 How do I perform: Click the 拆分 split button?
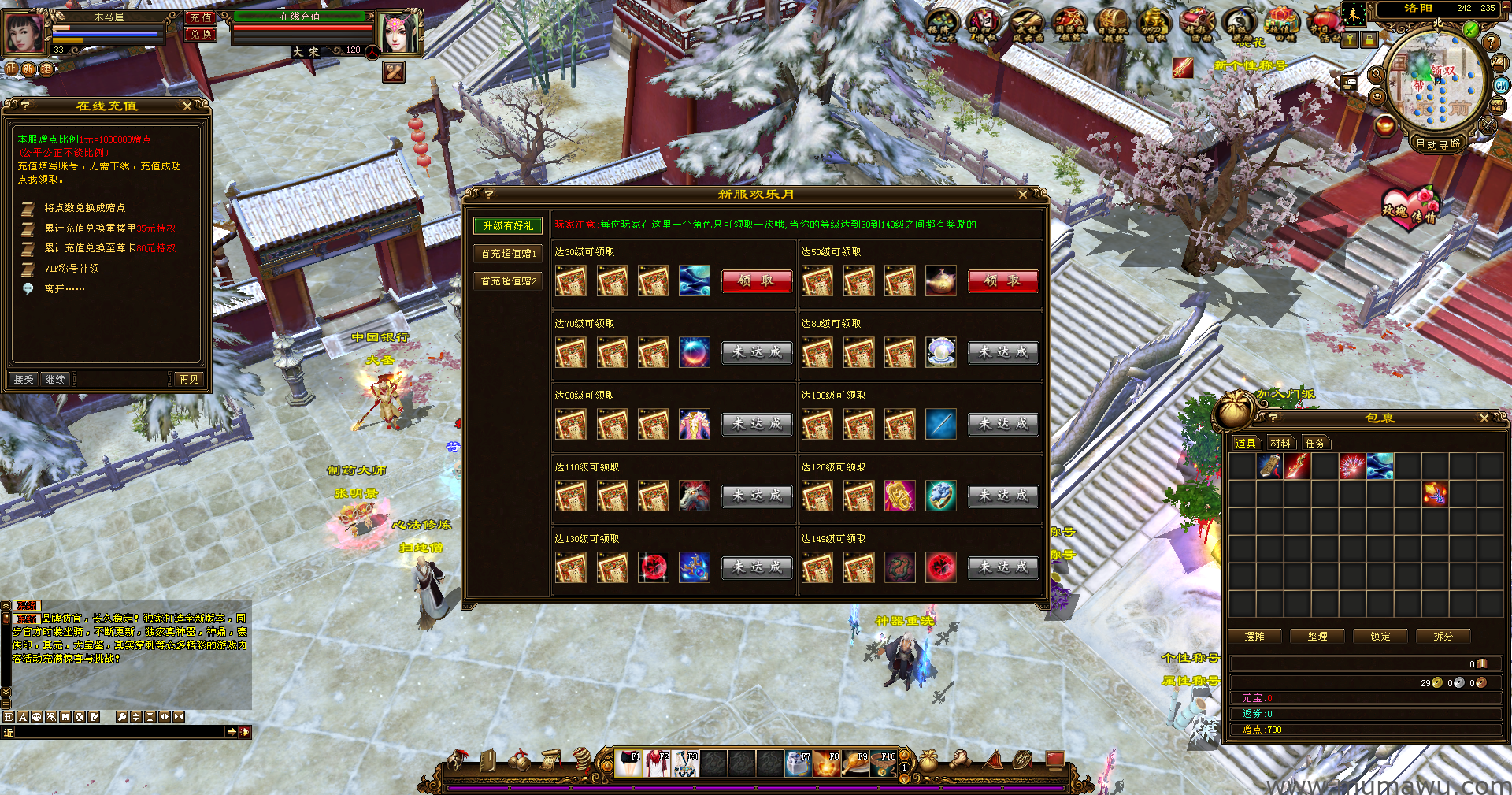pos(1443,637)
